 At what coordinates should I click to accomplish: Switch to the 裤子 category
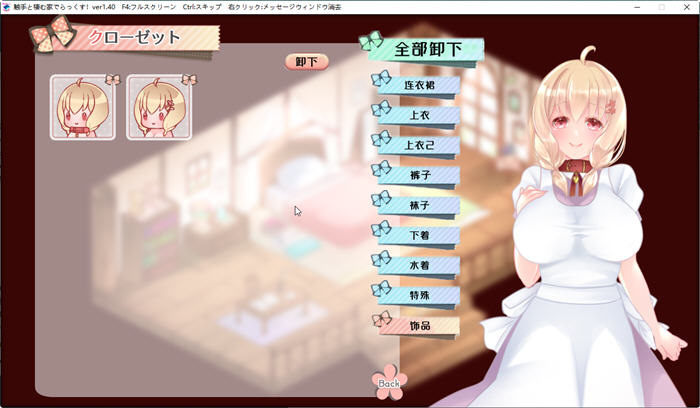[x=420, y=176]
